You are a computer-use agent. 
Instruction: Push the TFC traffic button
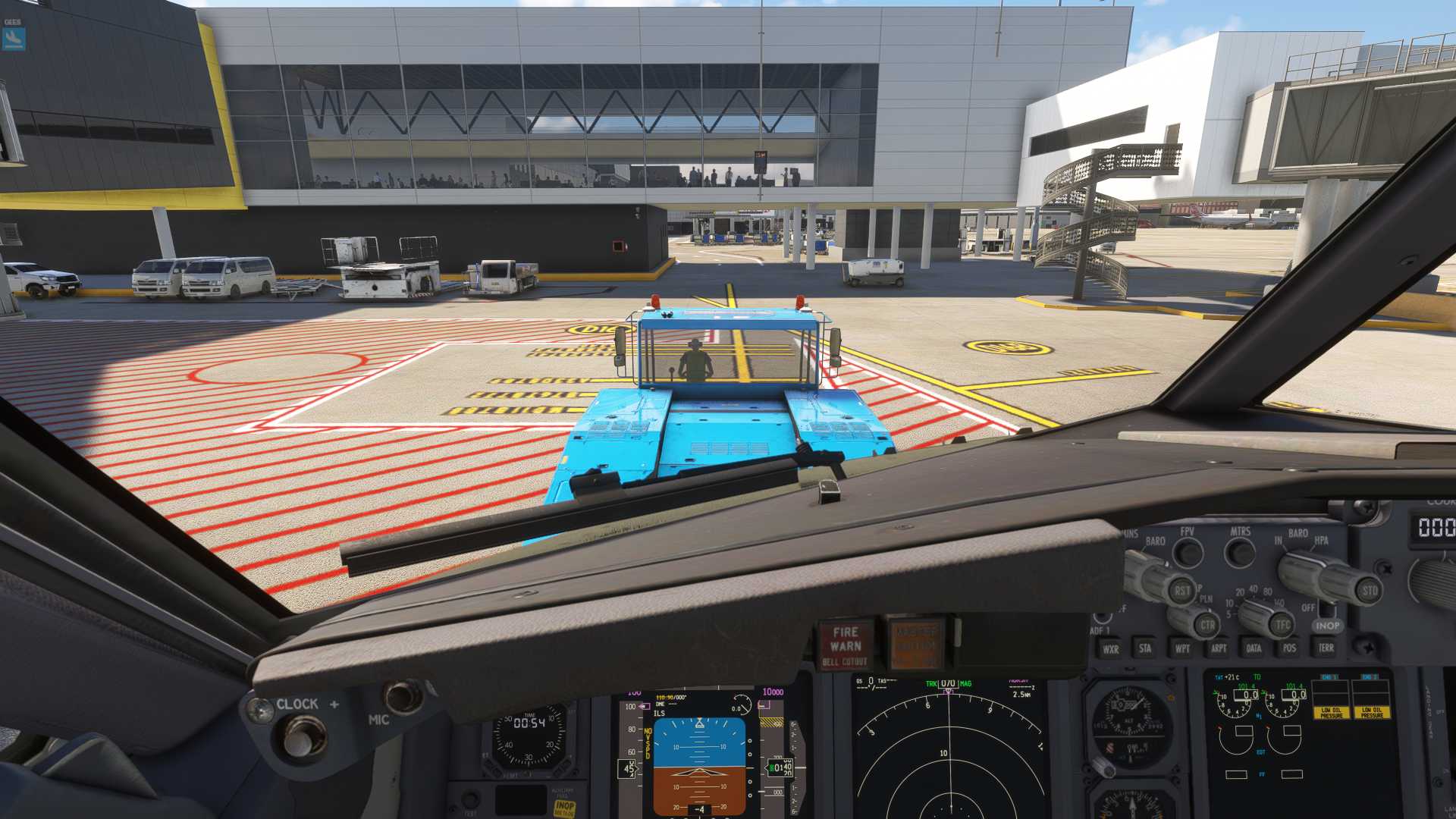(1282, 625)
